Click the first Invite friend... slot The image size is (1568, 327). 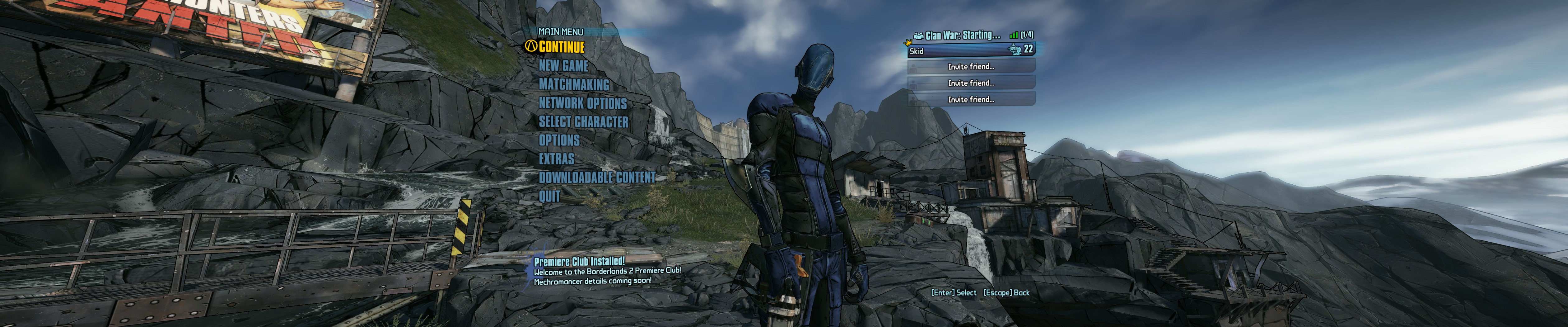tap(972, 68)
